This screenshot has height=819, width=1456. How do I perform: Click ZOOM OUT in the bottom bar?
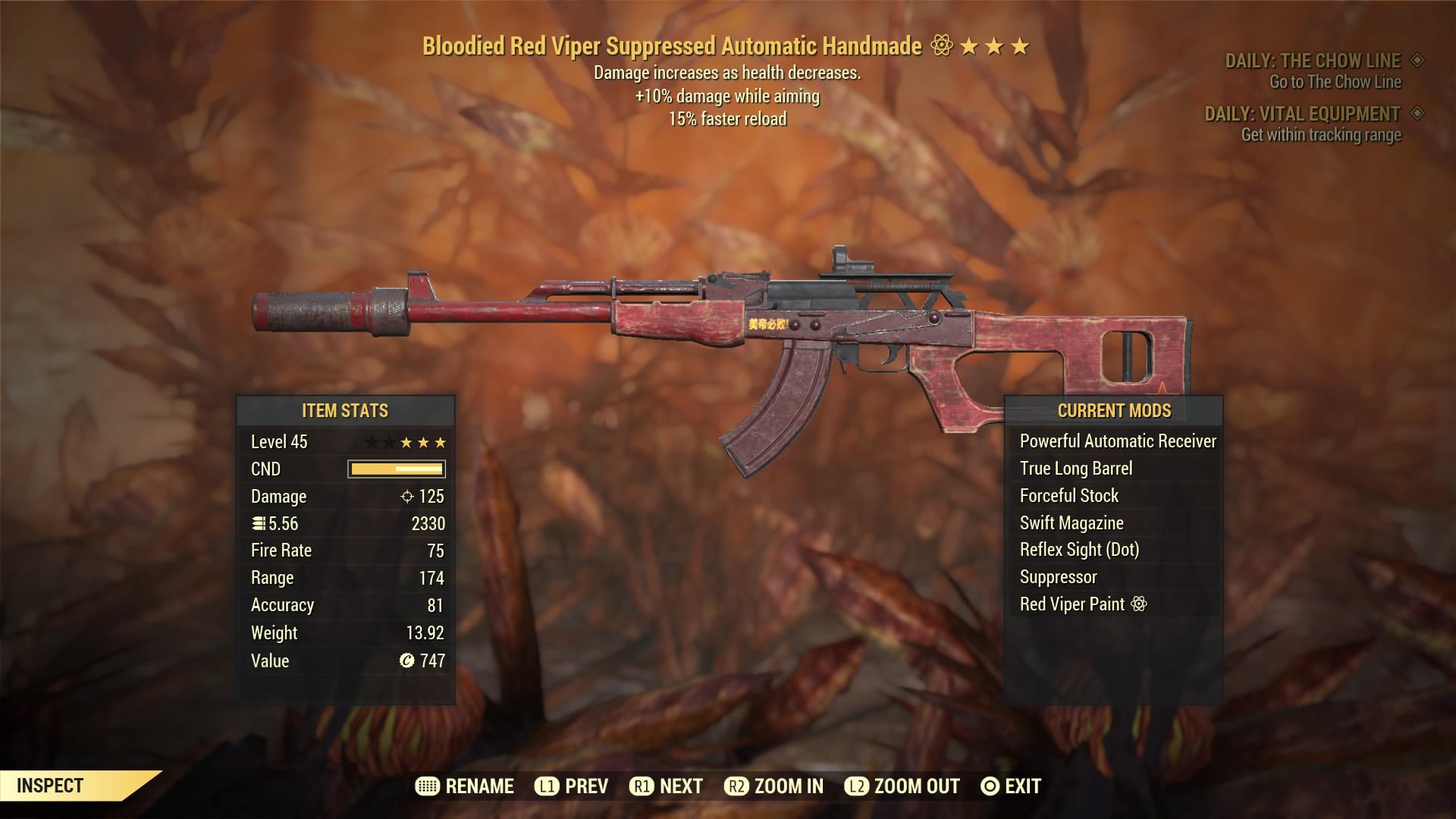(902, 786)
